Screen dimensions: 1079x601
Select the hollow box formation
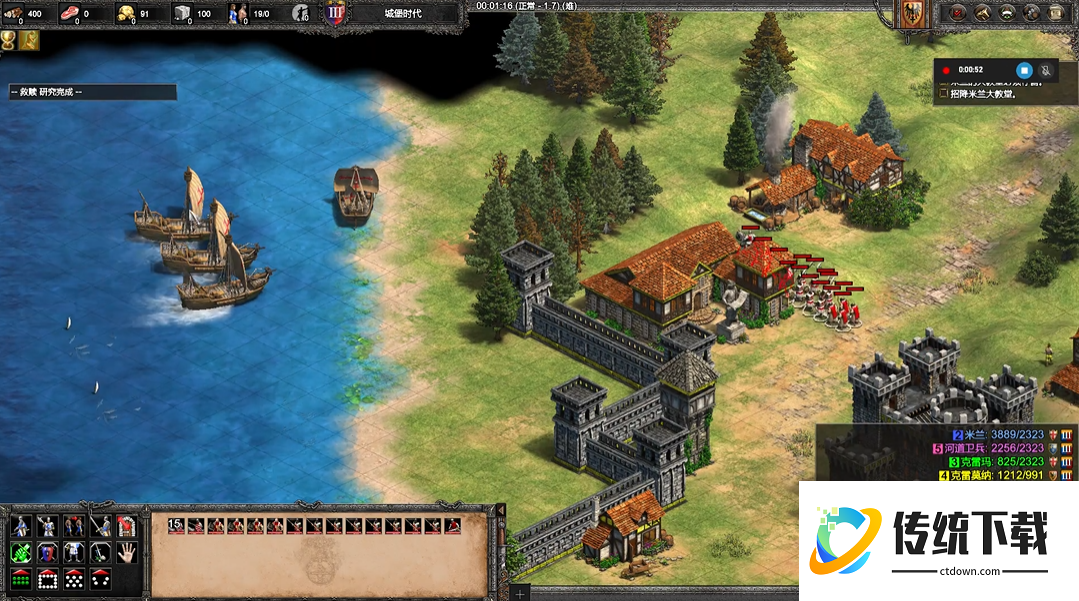(47, 578)
